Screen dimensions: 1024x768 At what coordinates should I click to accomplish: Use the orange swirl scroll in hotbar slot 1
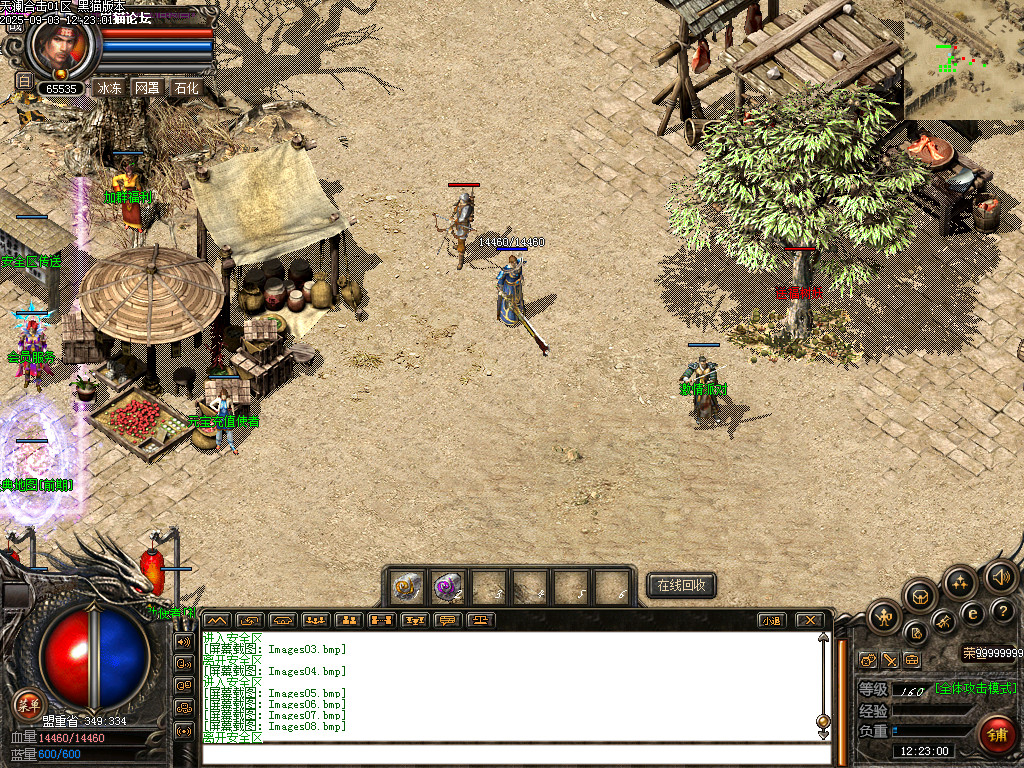click(x=407, y=587)
